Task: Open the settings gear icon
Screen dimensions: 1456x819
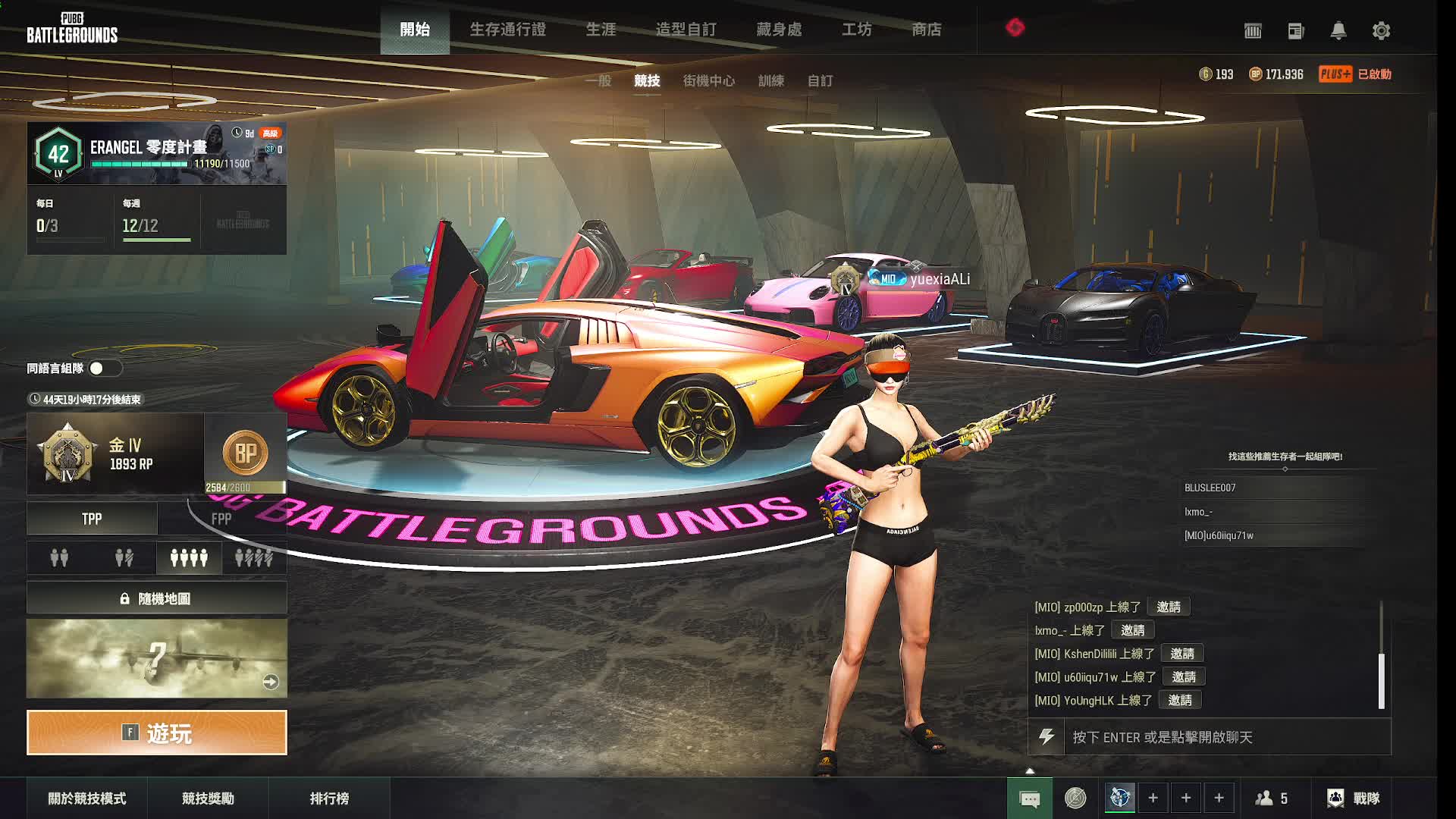Action: click(1381, 31)
